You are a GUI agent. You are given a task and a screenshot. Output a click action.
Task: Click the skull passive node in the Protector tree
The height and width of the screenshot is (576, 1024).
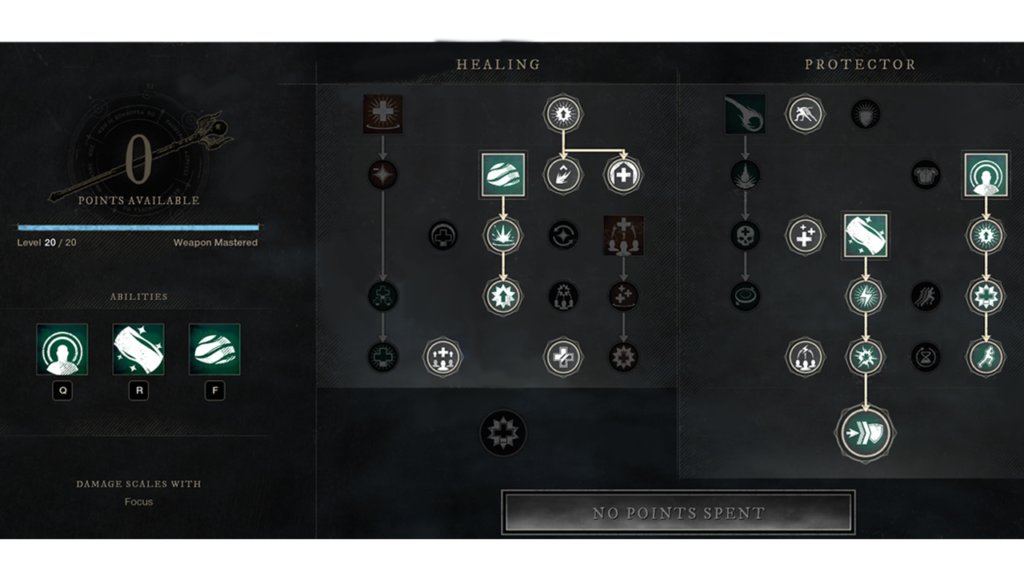click(744, 235)
